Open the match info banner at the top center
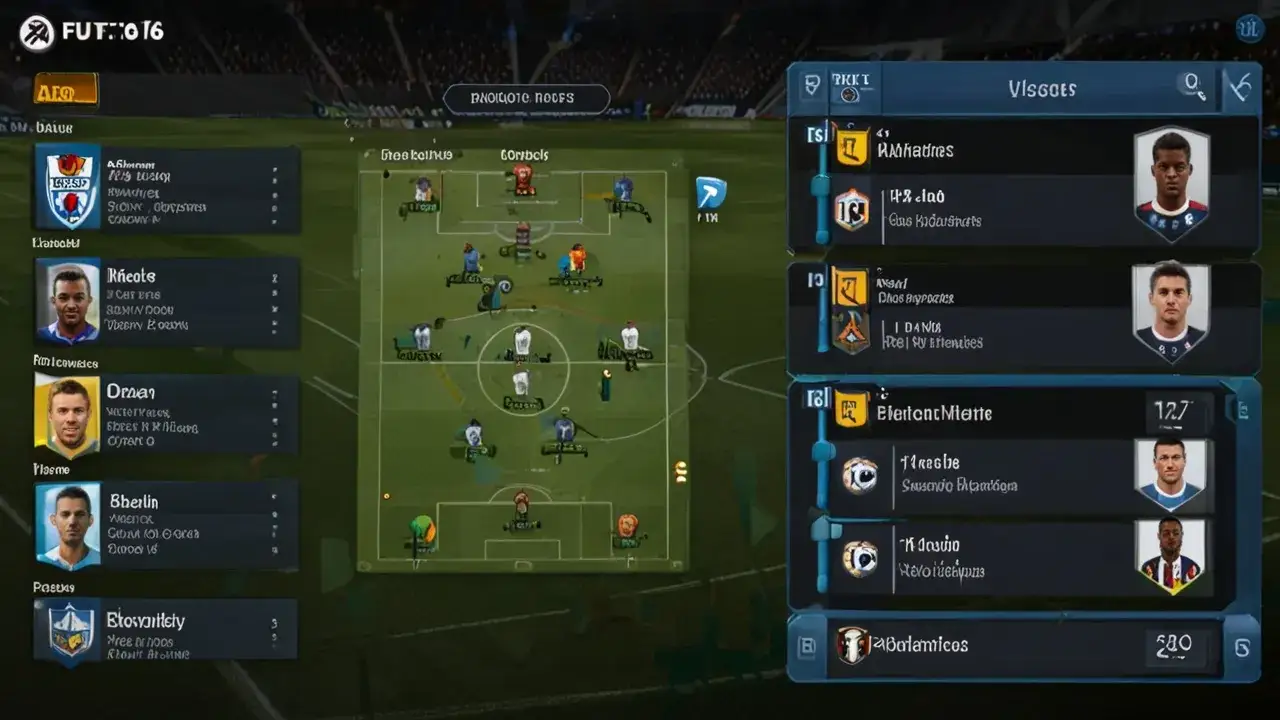Screen dimensions: 1280x720 (x=527, y=97)
